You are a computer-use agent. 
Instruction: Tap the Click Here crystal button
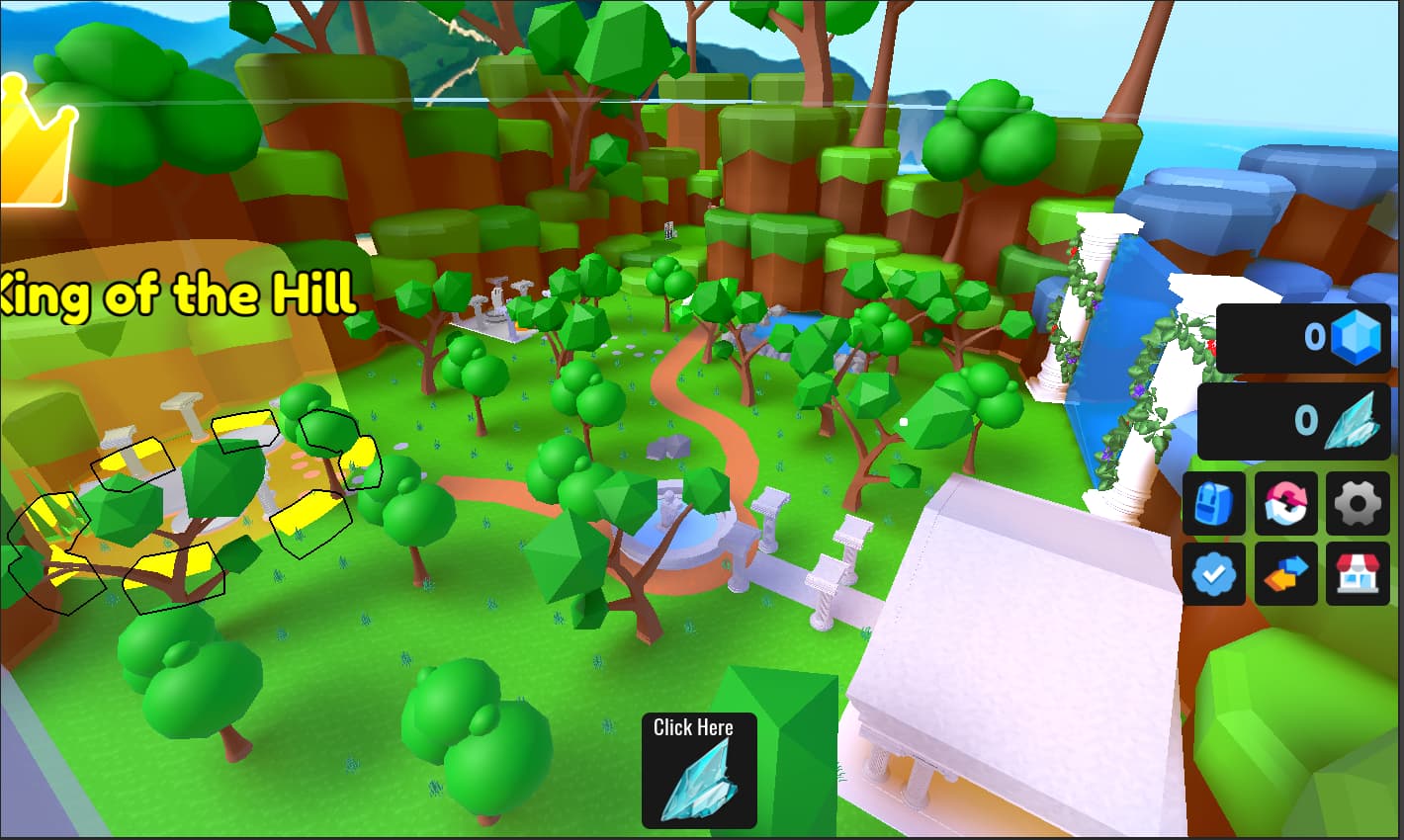pyautogui.click(x=699, y=771)
